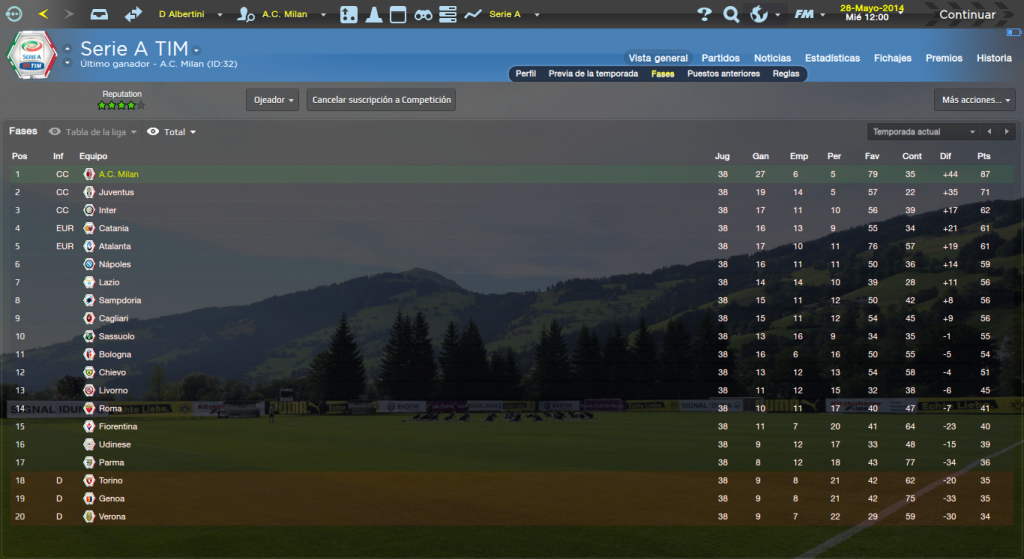Select A.C. Milan in the league table
The width and height of the screenshot is (1024, 559).
(x=118, y=174)
